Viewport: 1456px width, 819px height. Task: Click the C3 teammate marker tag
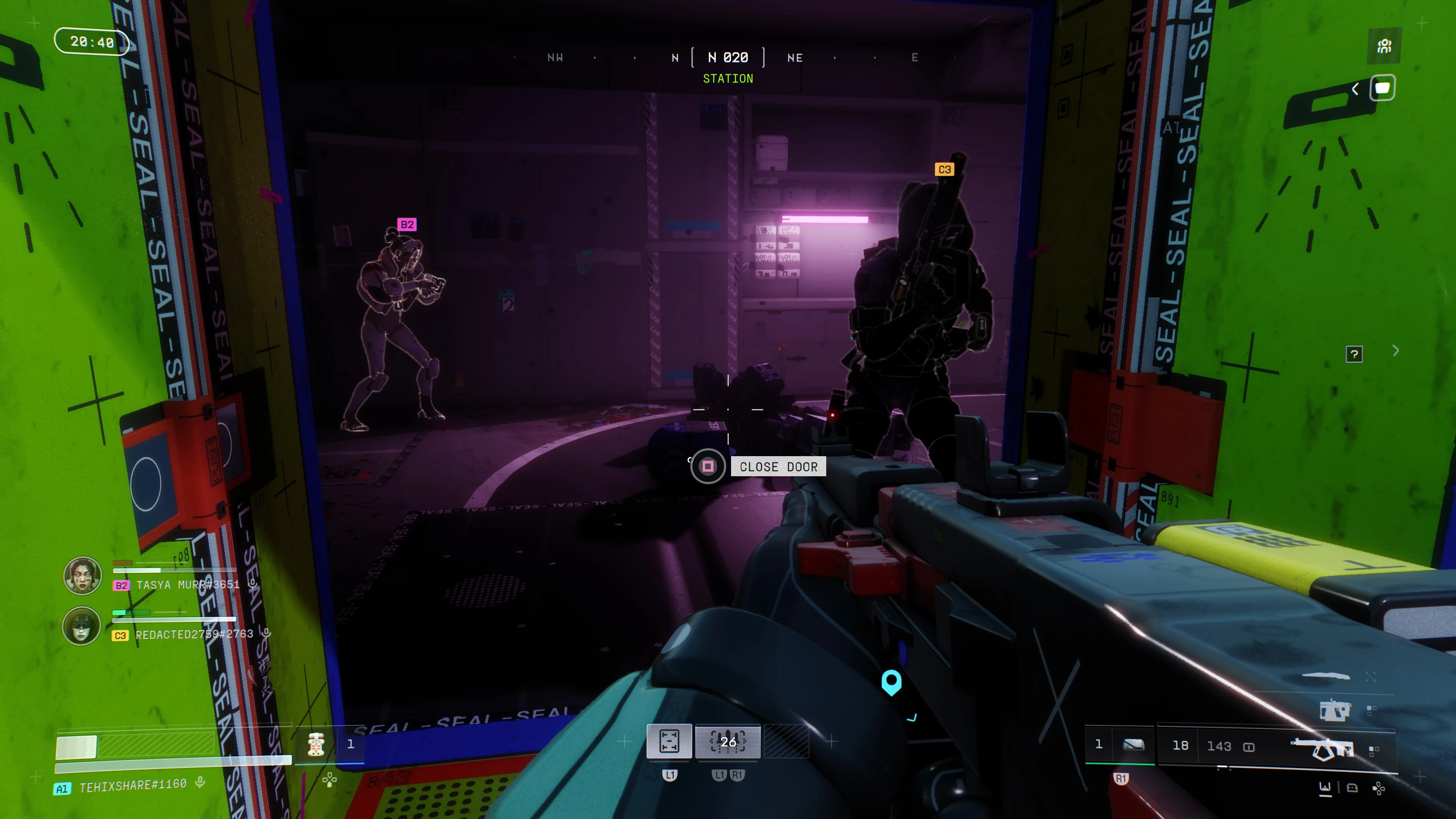click(944, 169)
